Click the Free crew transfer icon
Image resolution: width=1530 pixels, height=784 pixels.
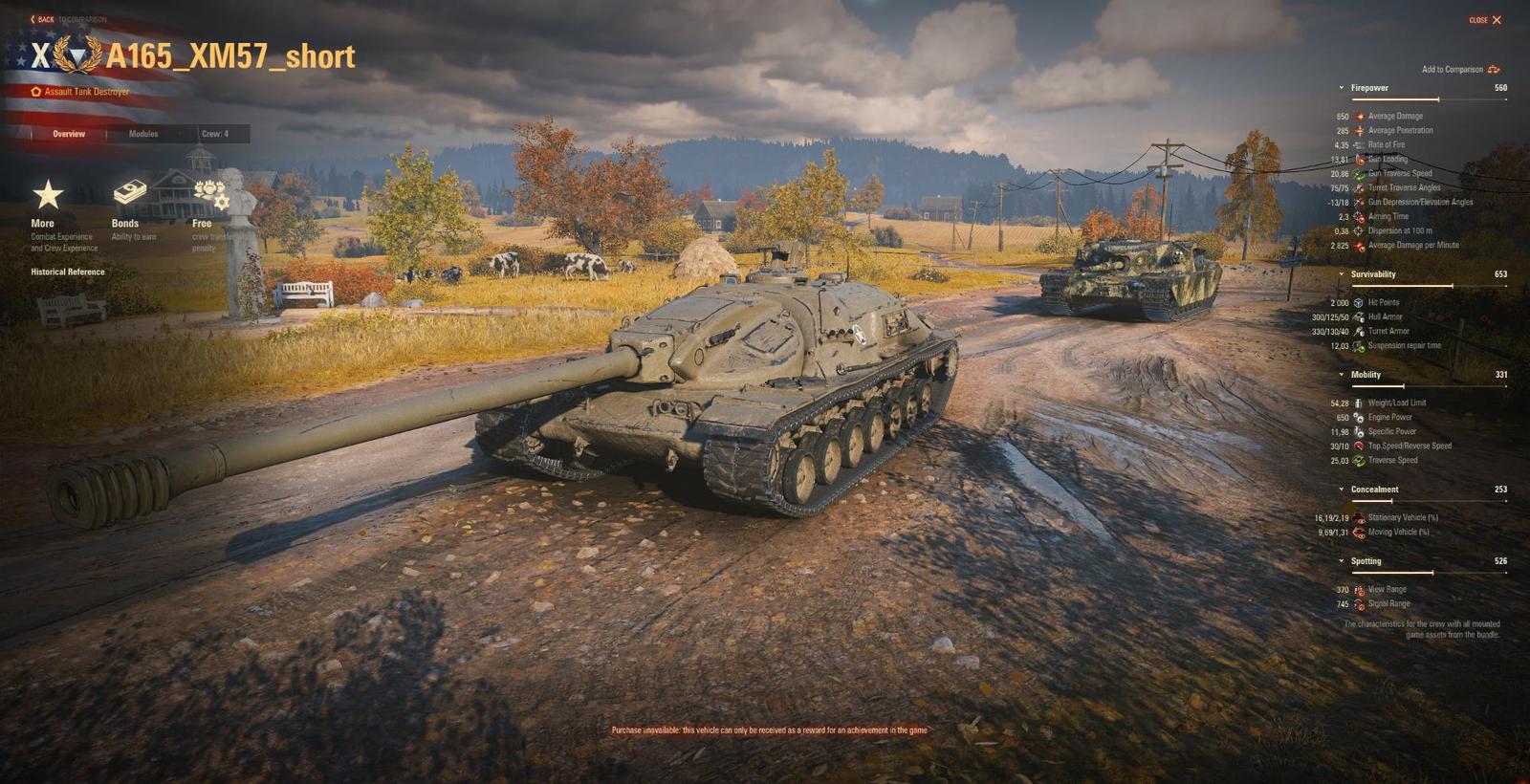[208, 192]
